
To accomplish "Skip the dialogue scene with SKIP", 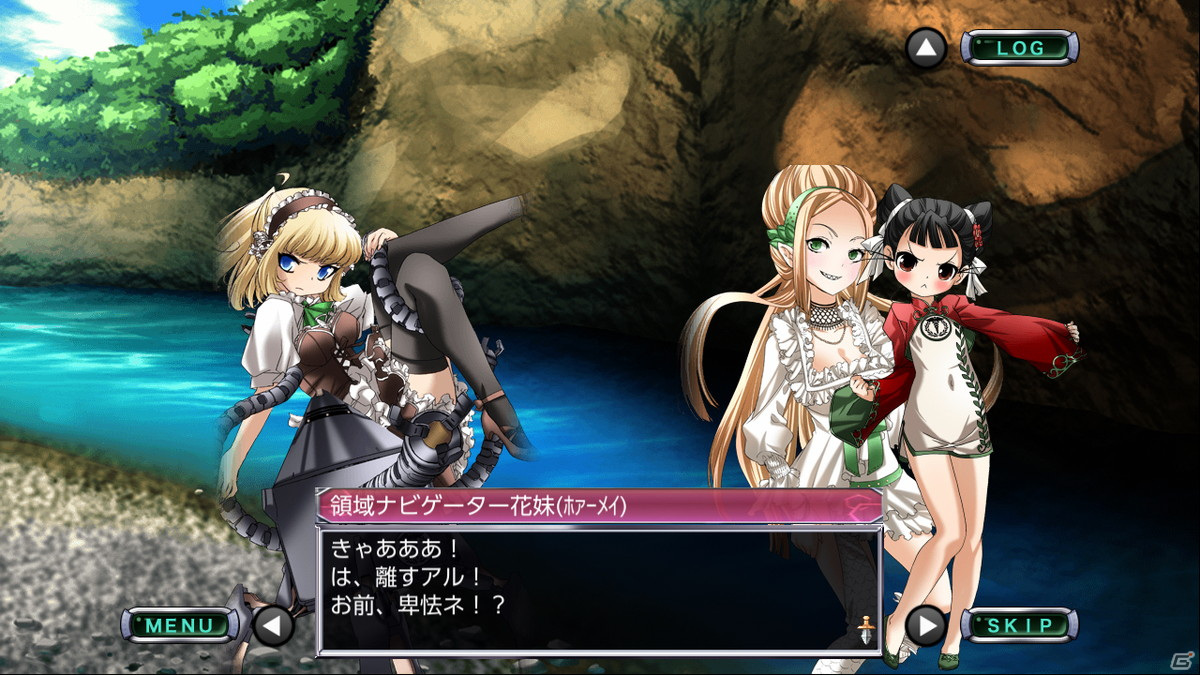I will point(1020,626).
